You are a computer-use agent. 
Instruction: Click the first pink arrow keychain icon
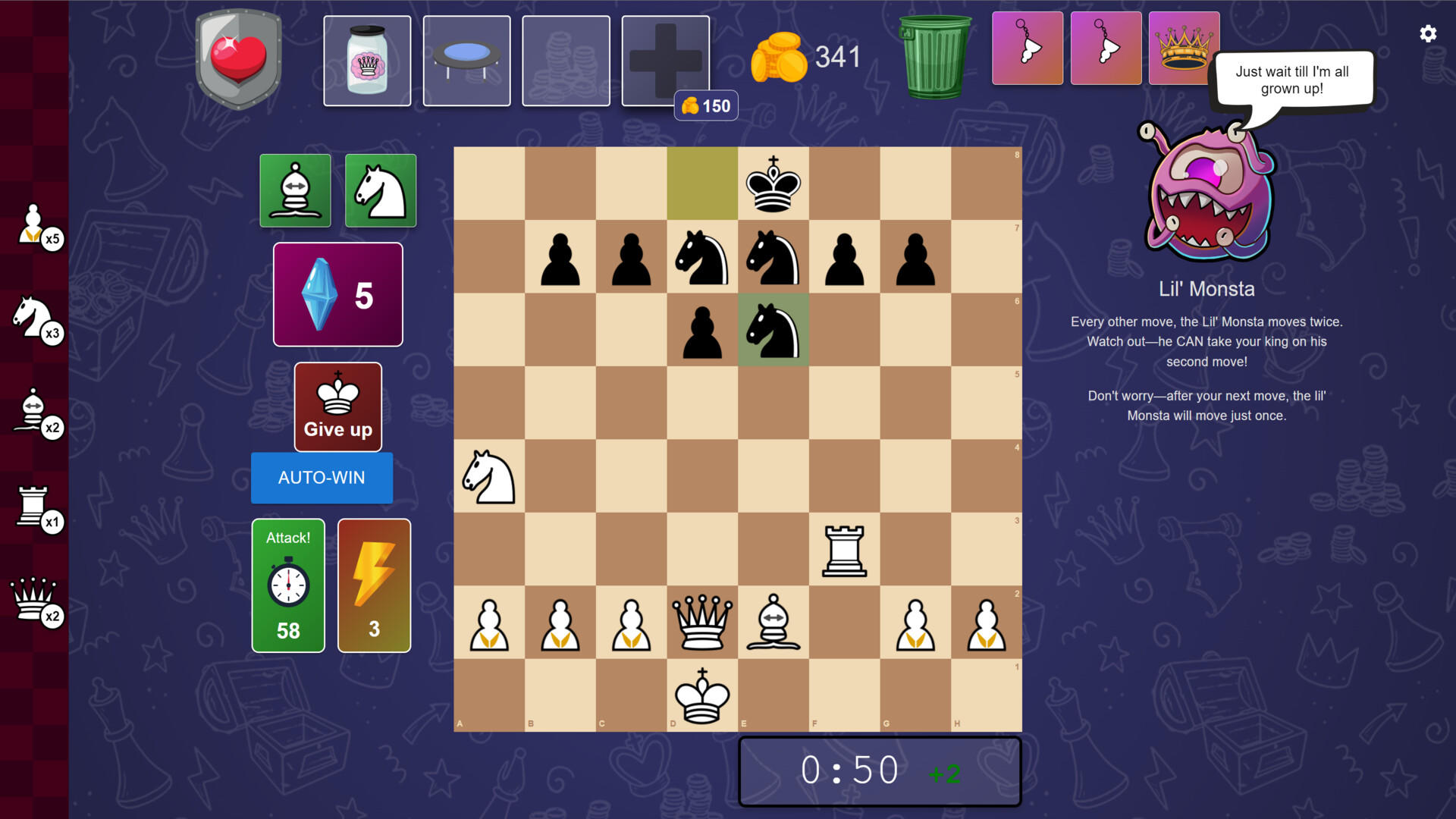point(1028,48)
